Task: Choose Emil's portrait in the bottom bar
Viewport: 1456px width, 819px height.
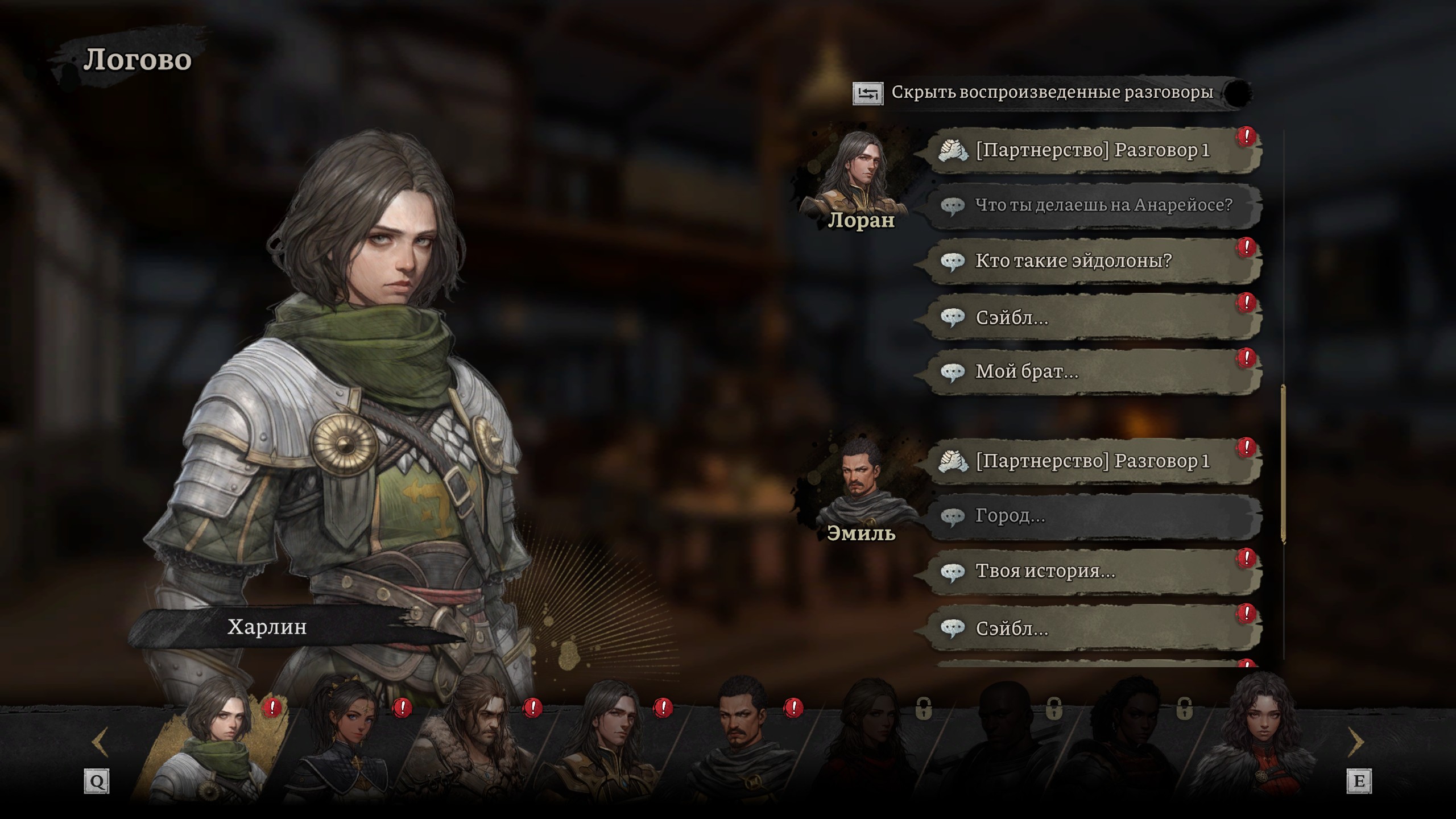Action: coord(739,745)
